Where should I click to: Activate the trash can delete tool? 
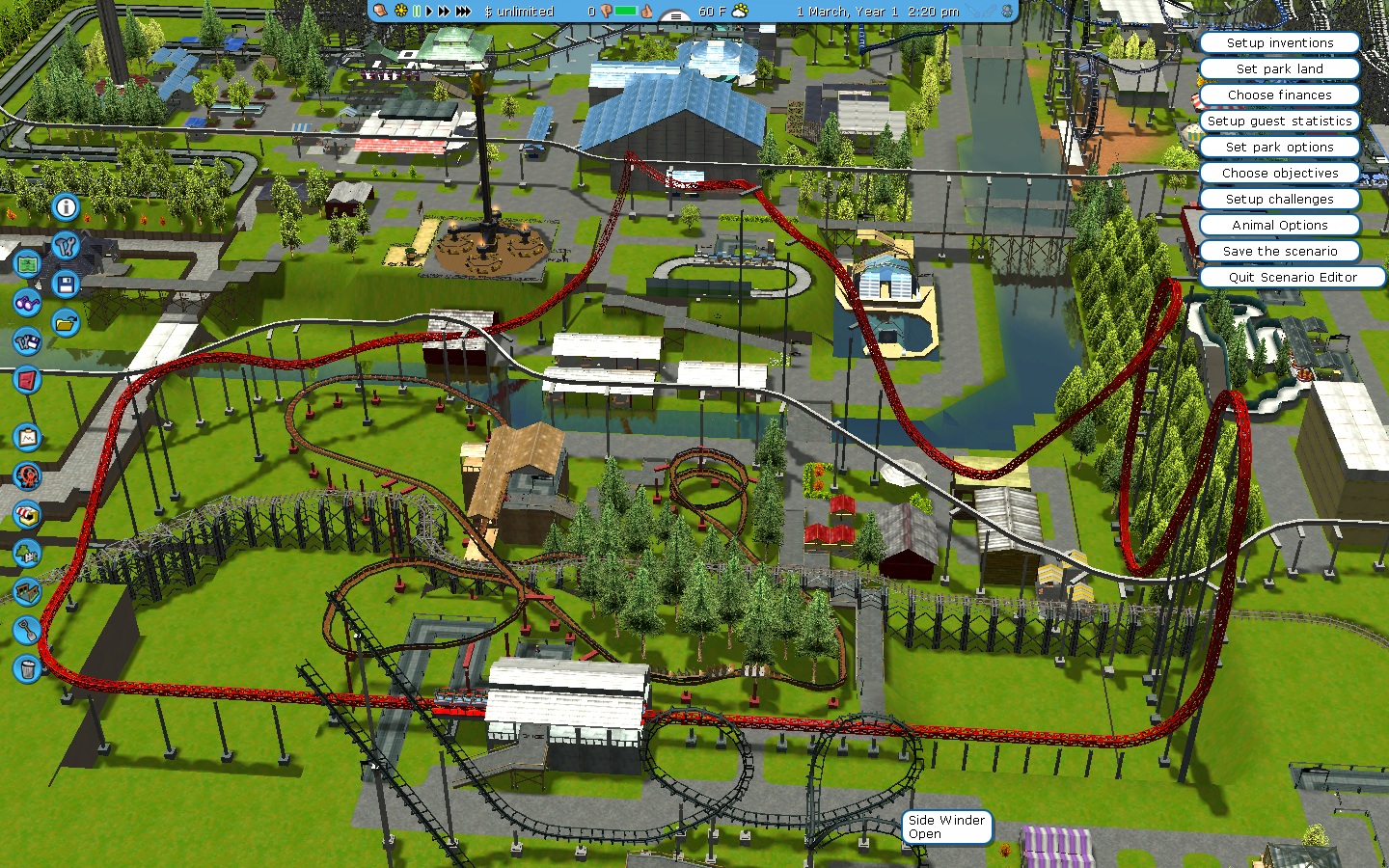coord(27,668)
